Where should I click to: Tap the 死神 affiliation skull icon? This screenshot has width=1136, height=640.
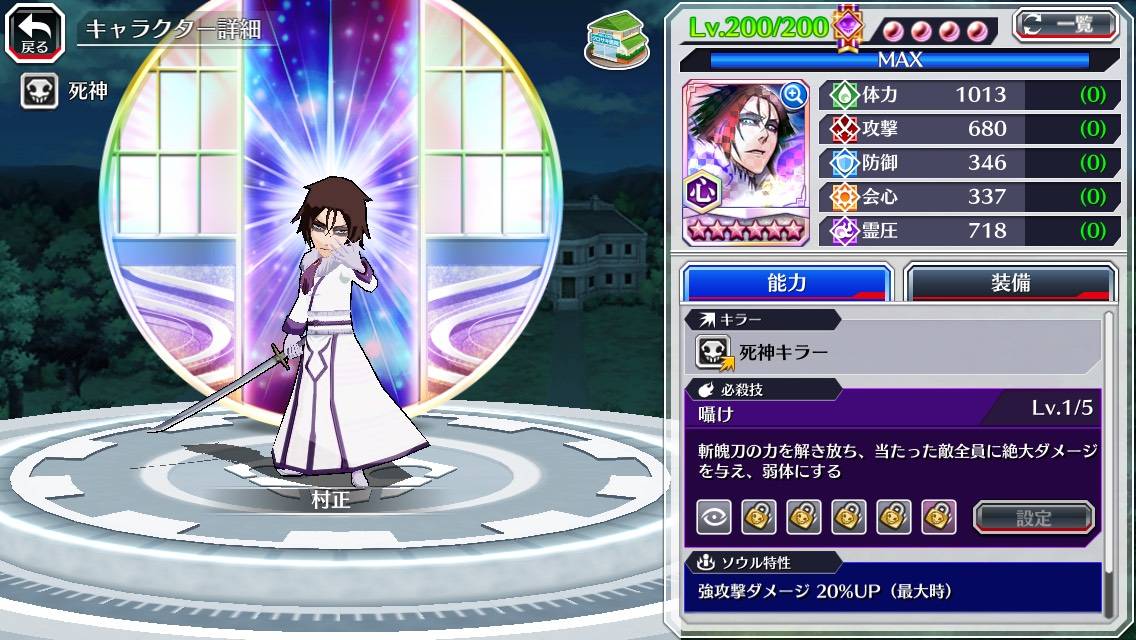click(39, 91)
